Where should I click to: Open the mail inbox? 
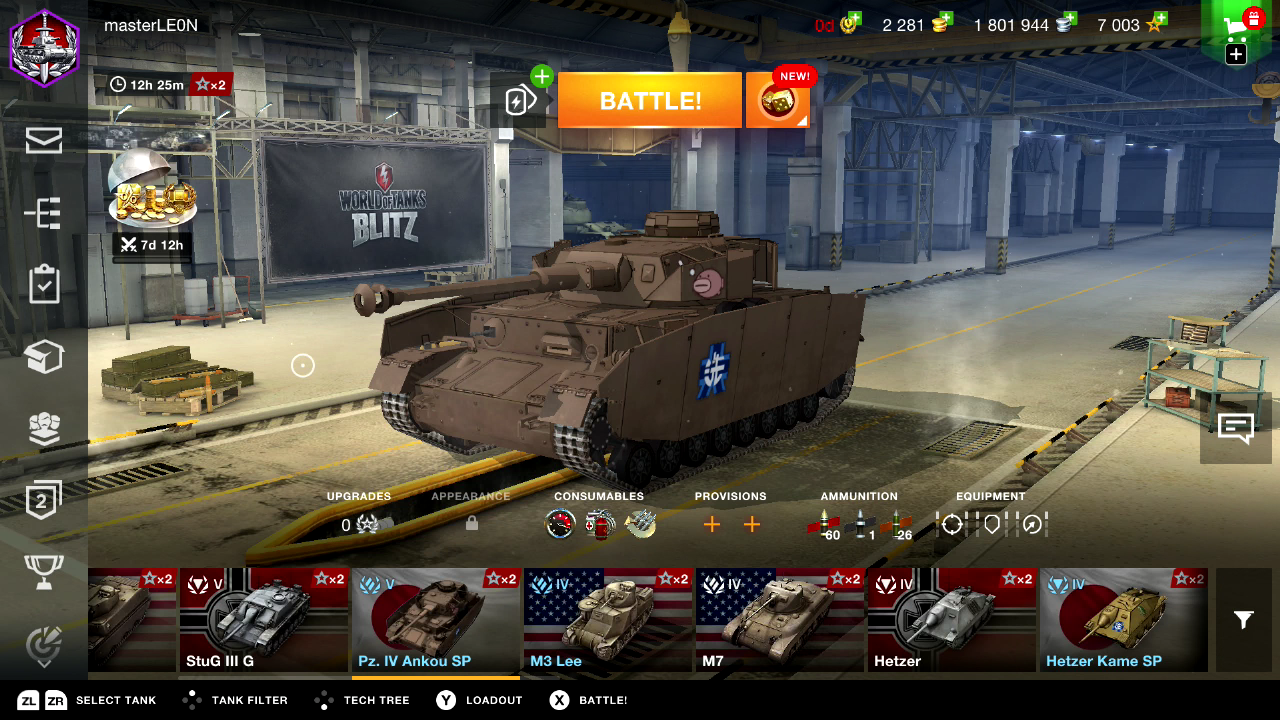(44, 141)
